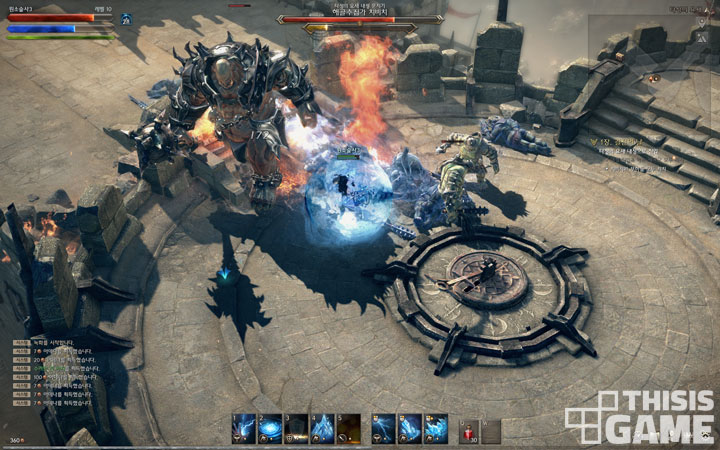Use the red health potion slot
The width and height of the screenshot is (720, 450).
[x=470, y=429]
